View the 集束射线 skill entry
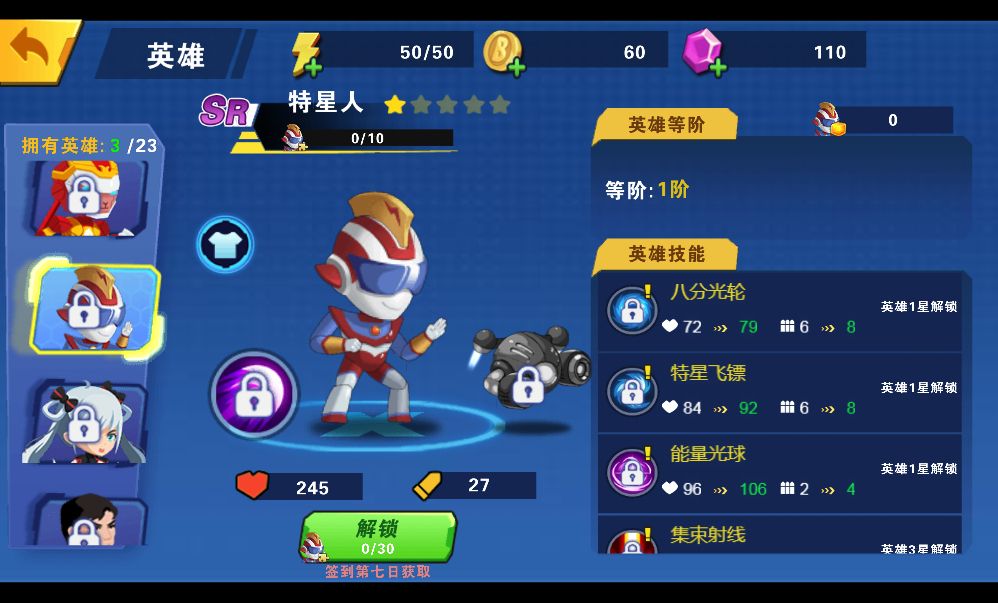 pyautogui.click(x=780, y=538)
